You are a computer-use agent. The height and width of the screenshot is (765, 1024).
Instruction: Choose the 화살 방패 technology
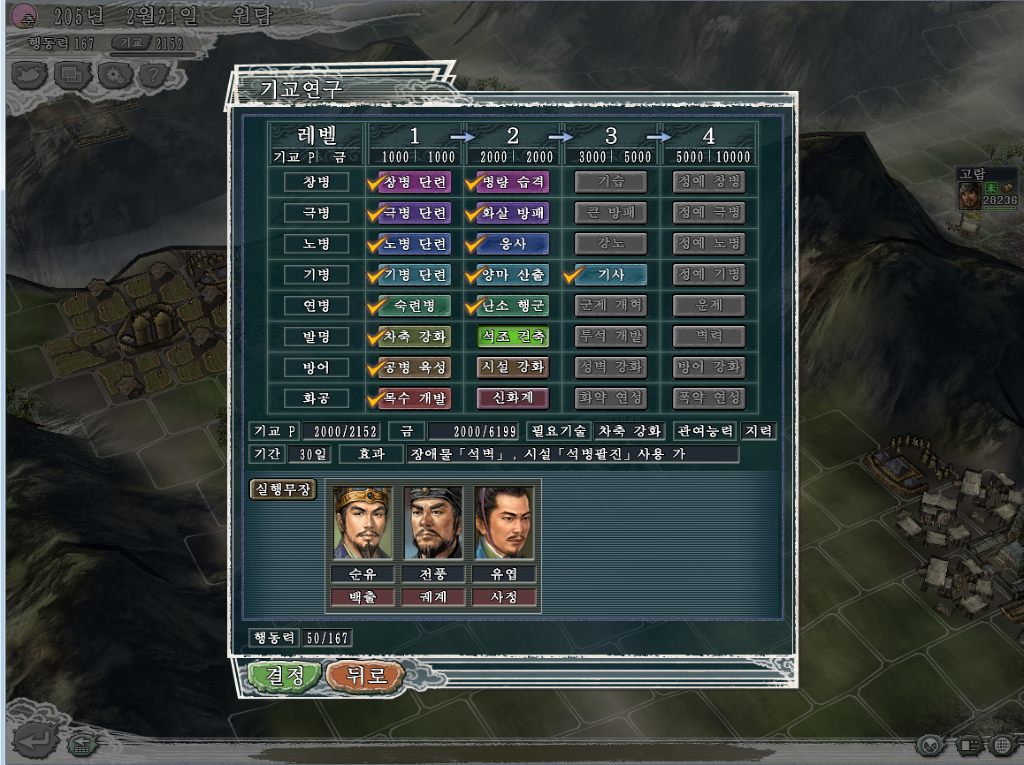click(513, 213)
